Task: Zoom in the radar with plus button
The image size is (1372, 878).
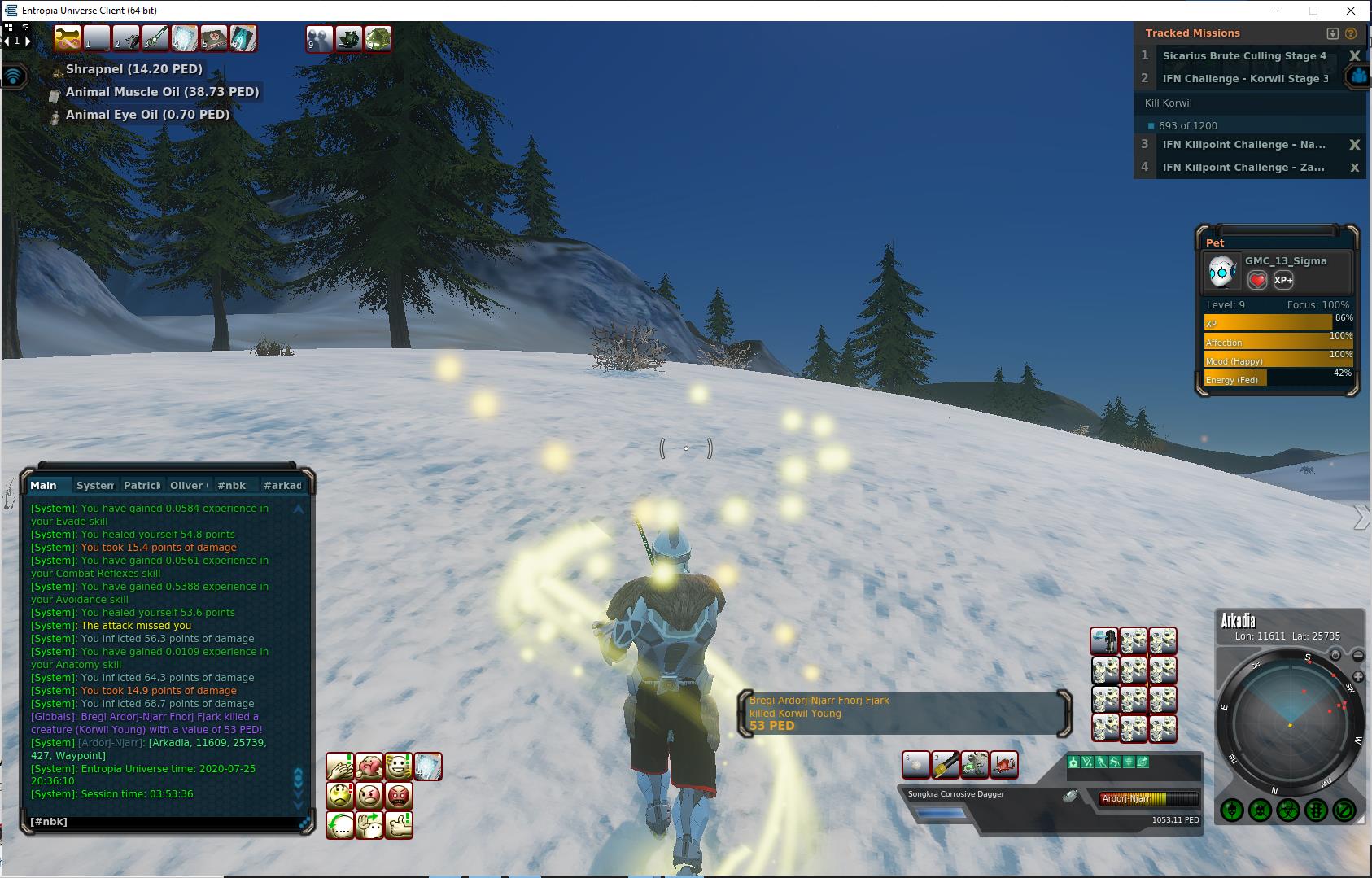Action: click(x=1358, y=677)
